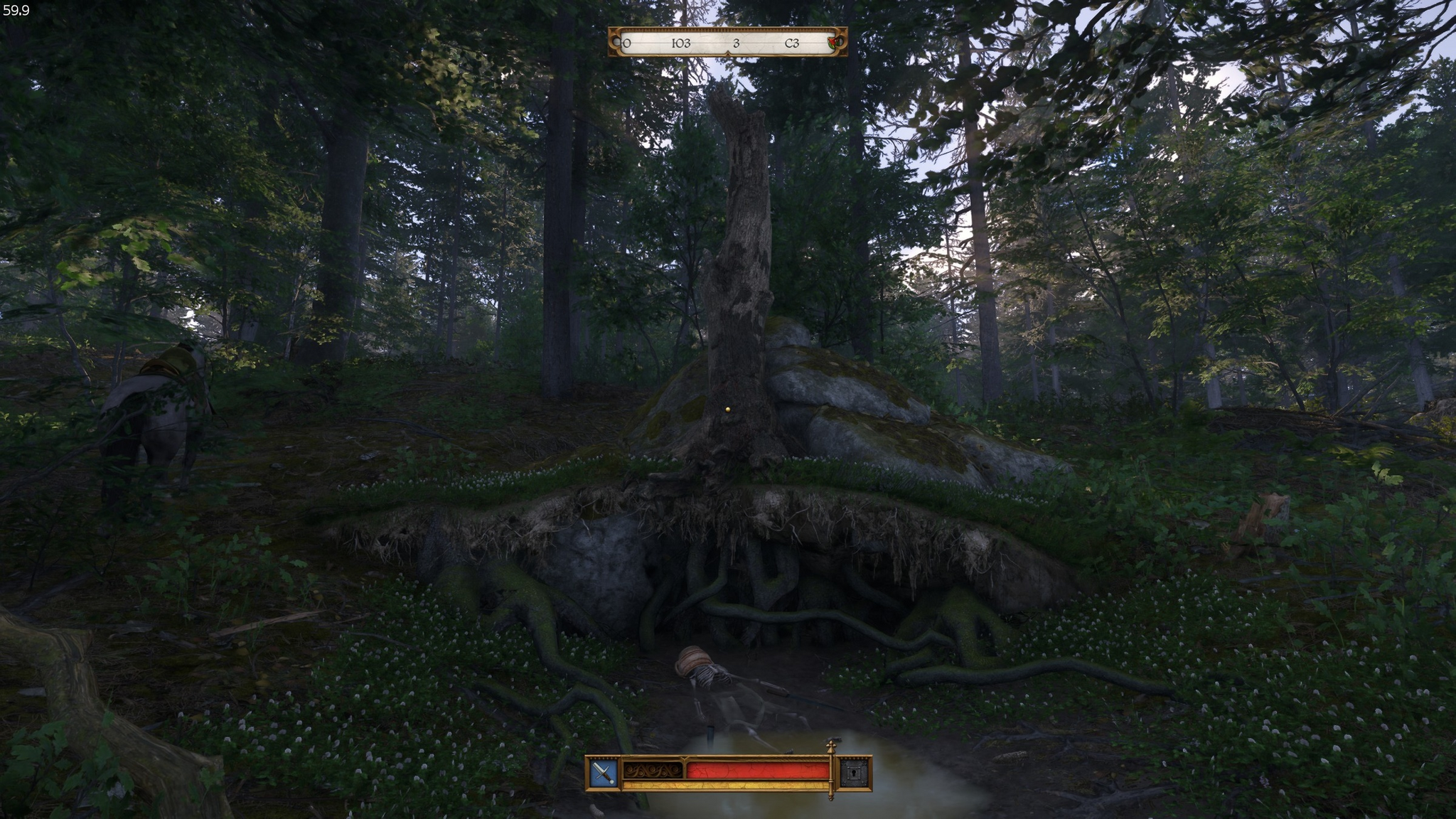Click the keyhole lock icon
The width and height of the screenshot is (1456, 819).
(x=855, y=772)
